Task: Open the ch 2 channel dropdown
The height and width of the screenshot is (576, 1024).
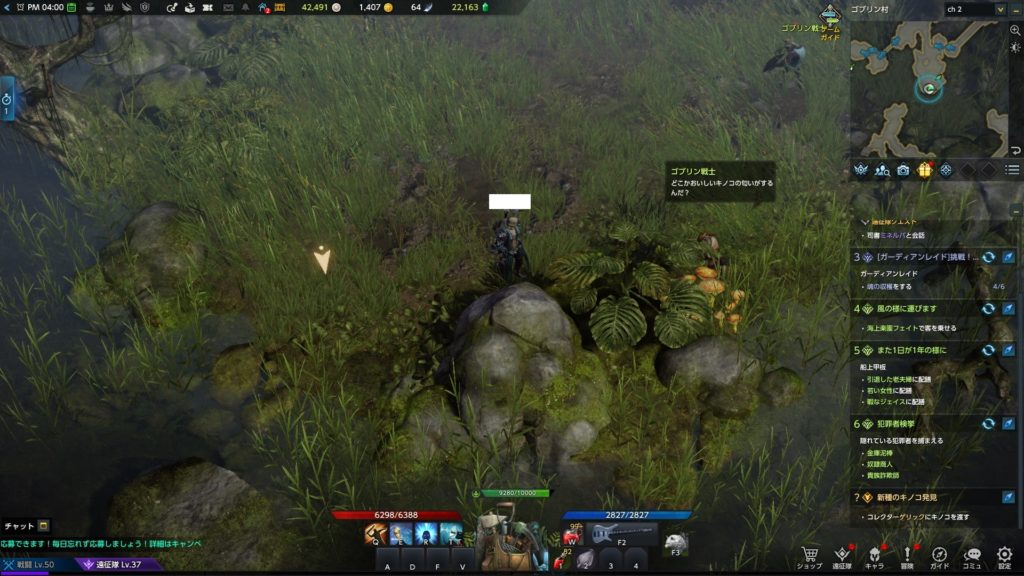Action: pos(973,9)
